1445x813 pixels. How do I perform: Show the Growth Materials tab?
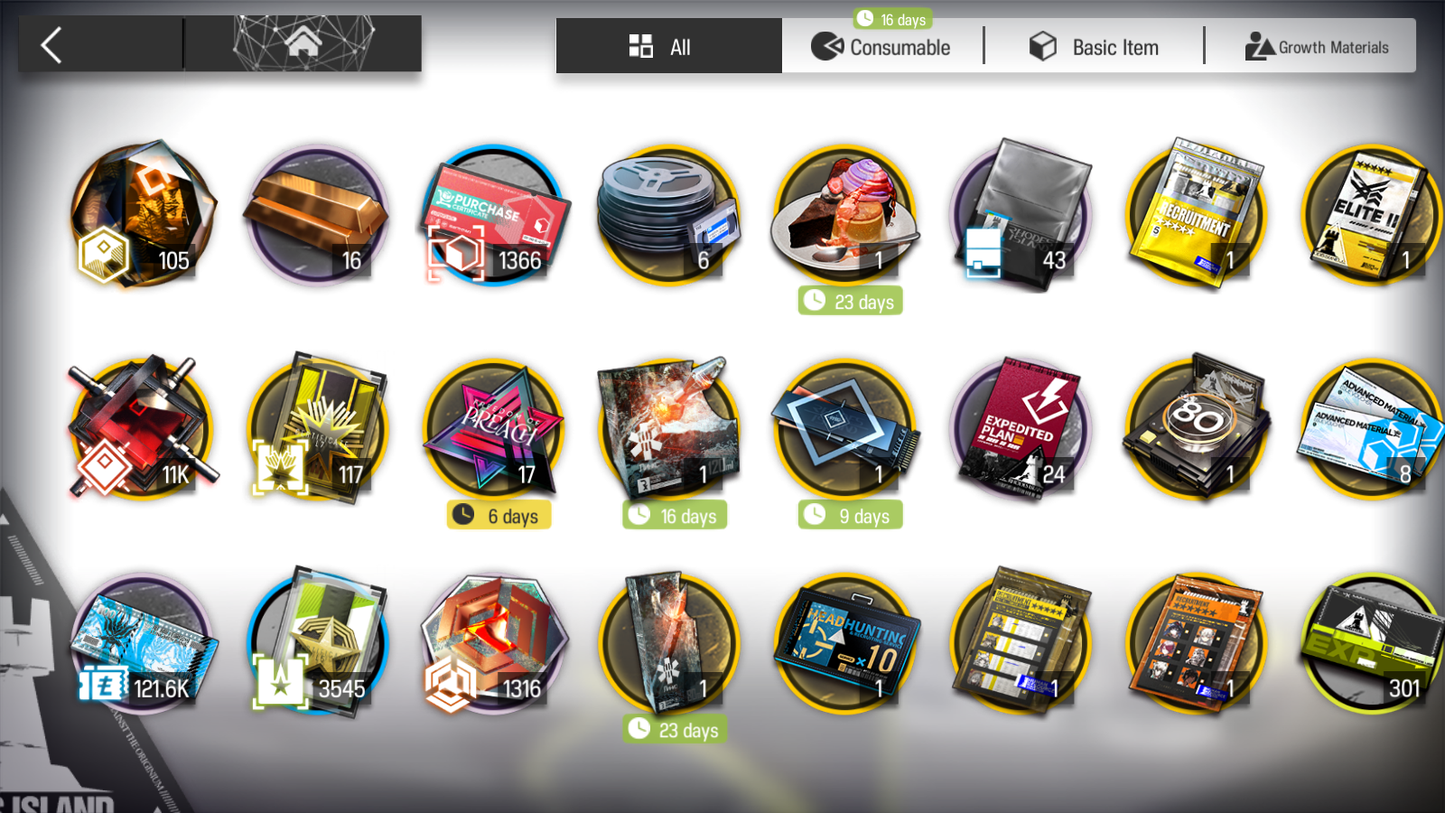coord(1316,47)
